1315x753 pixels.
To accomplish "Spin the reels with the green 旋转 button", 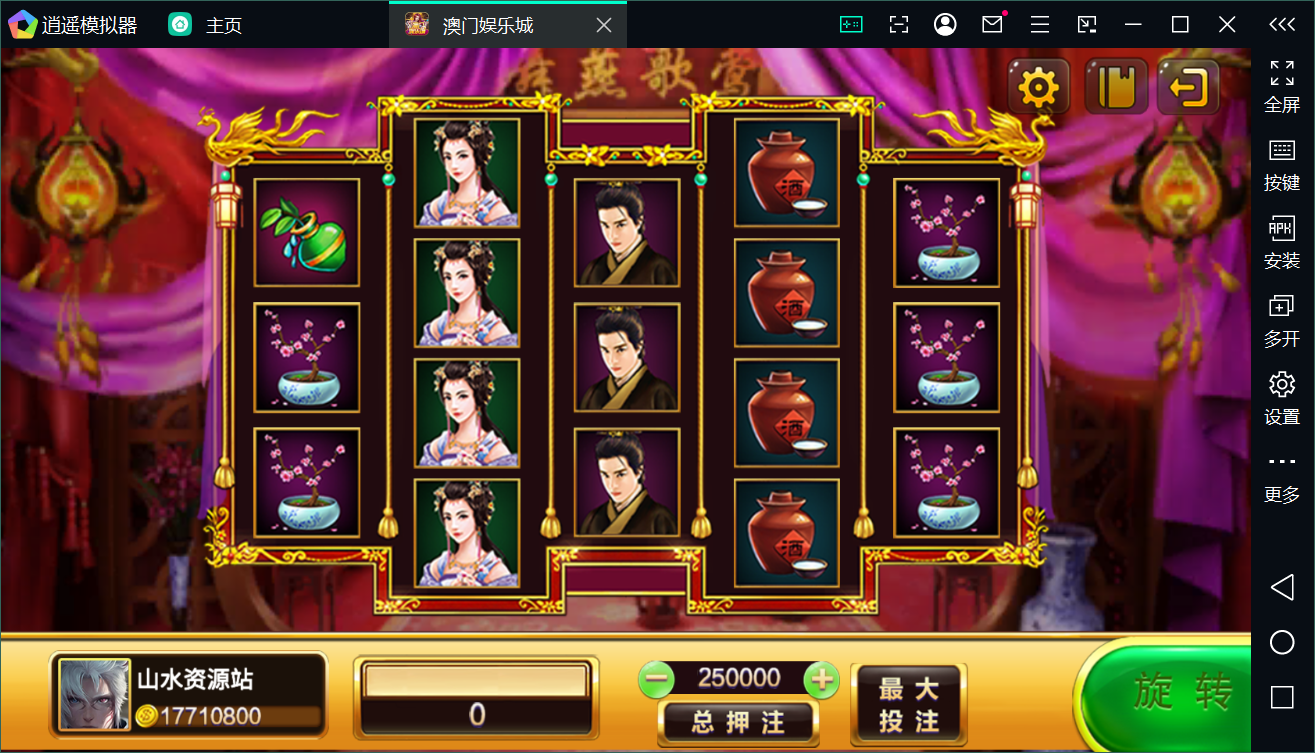I will tap(1180, 692).
